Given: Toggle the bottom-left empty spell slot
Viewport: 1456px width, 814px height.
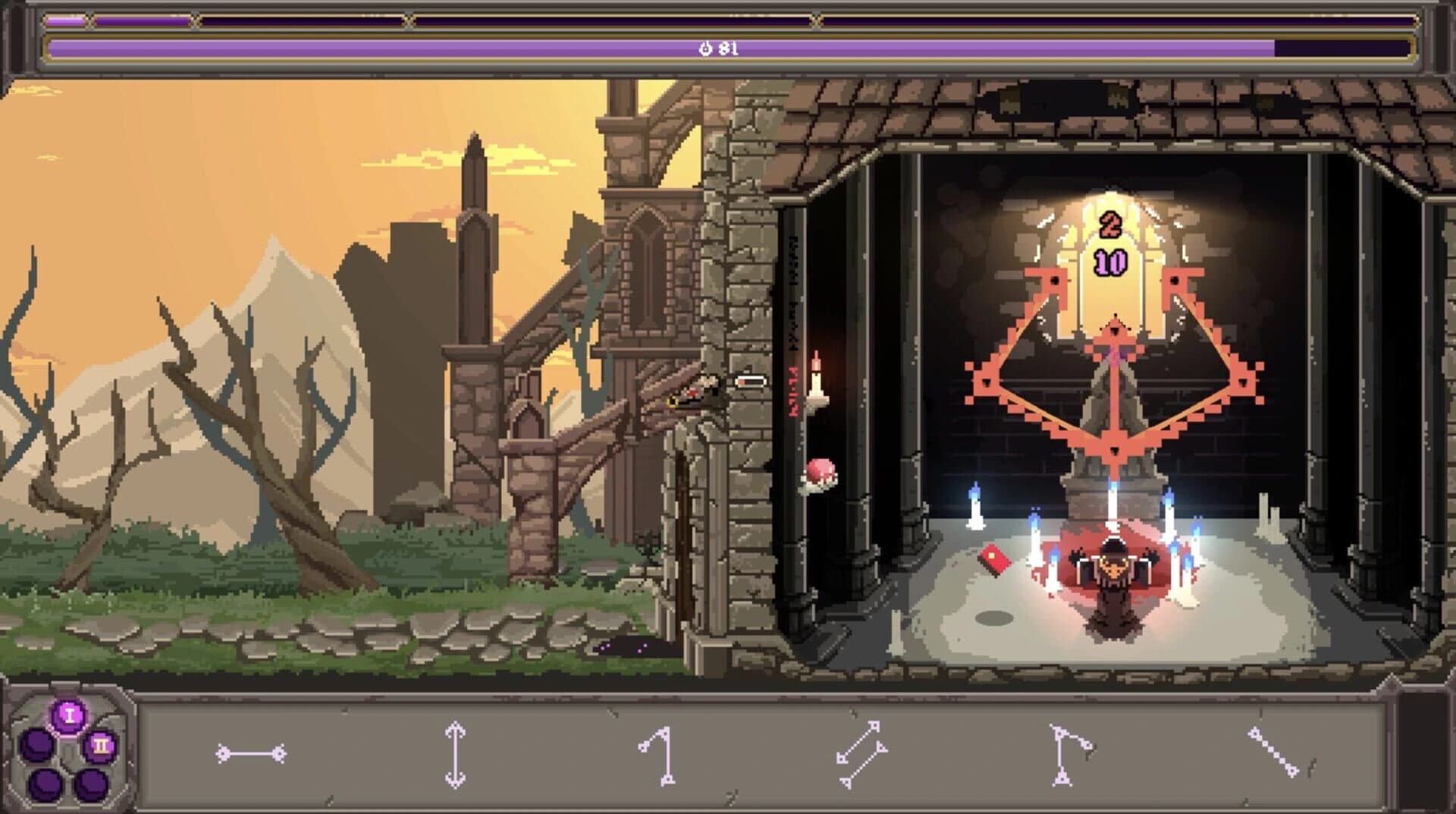Looking at the screenshot, I should click(45, 785).
